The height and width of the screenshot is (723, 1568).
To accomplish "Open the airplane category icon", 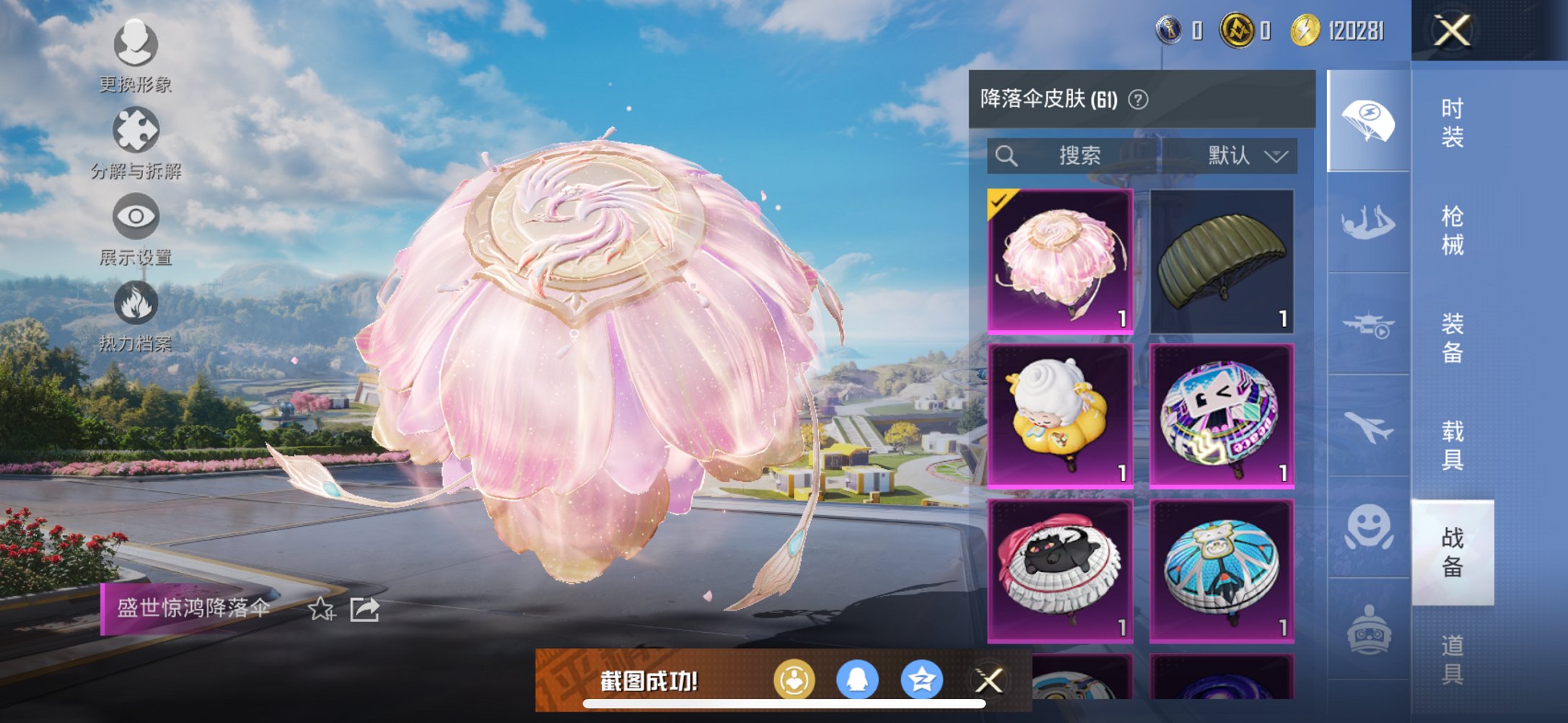I will [x=1368, y=427].
